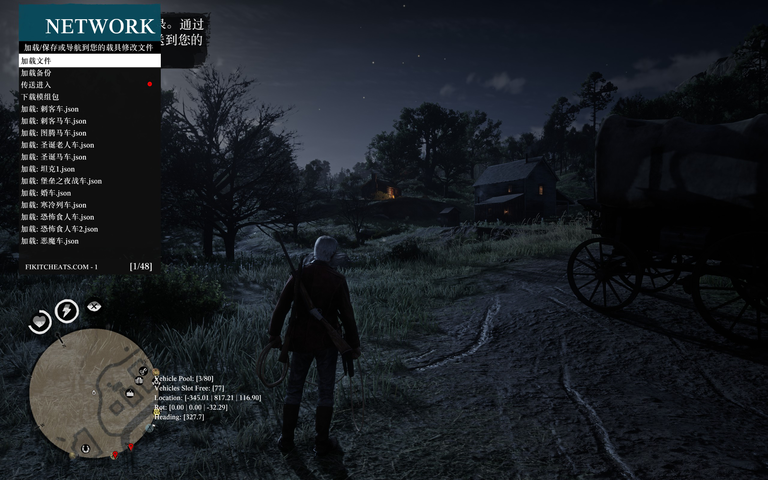Load the 恐怖食人车2.json file

pyautogui.click(x=89, y=229)
